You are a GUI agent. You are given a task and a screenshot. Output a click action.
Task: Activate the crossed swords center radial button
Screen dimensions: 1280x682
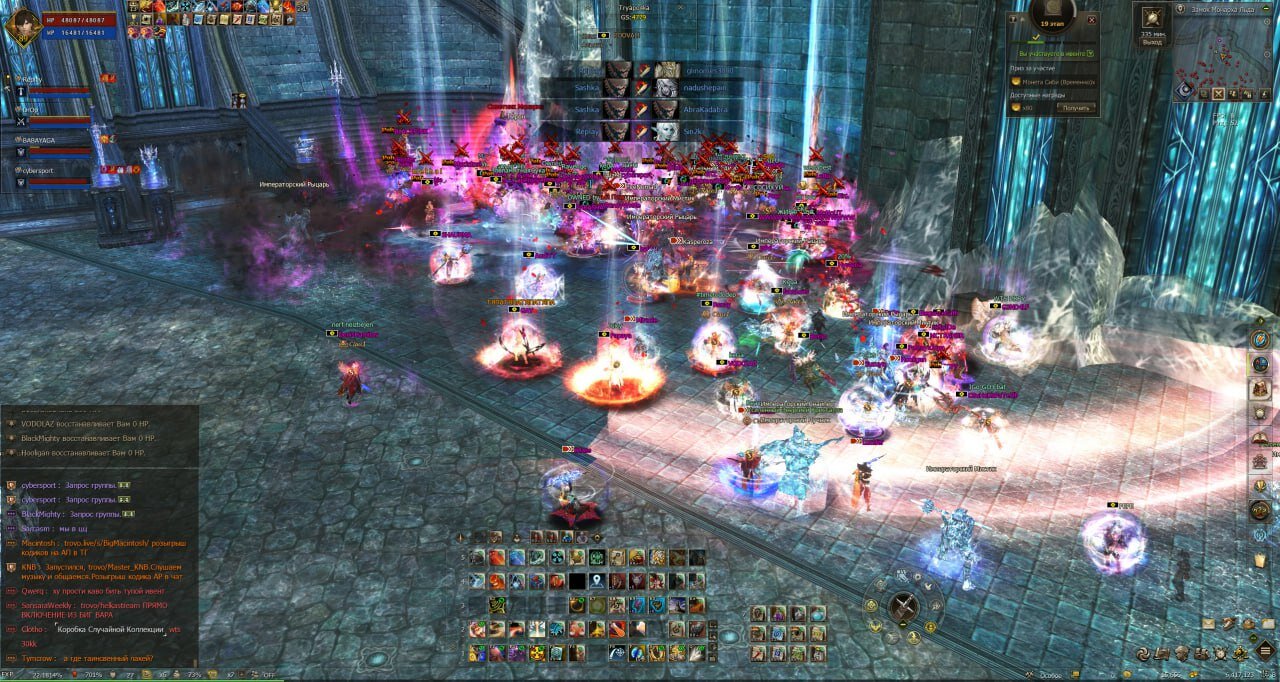(904, 606)
